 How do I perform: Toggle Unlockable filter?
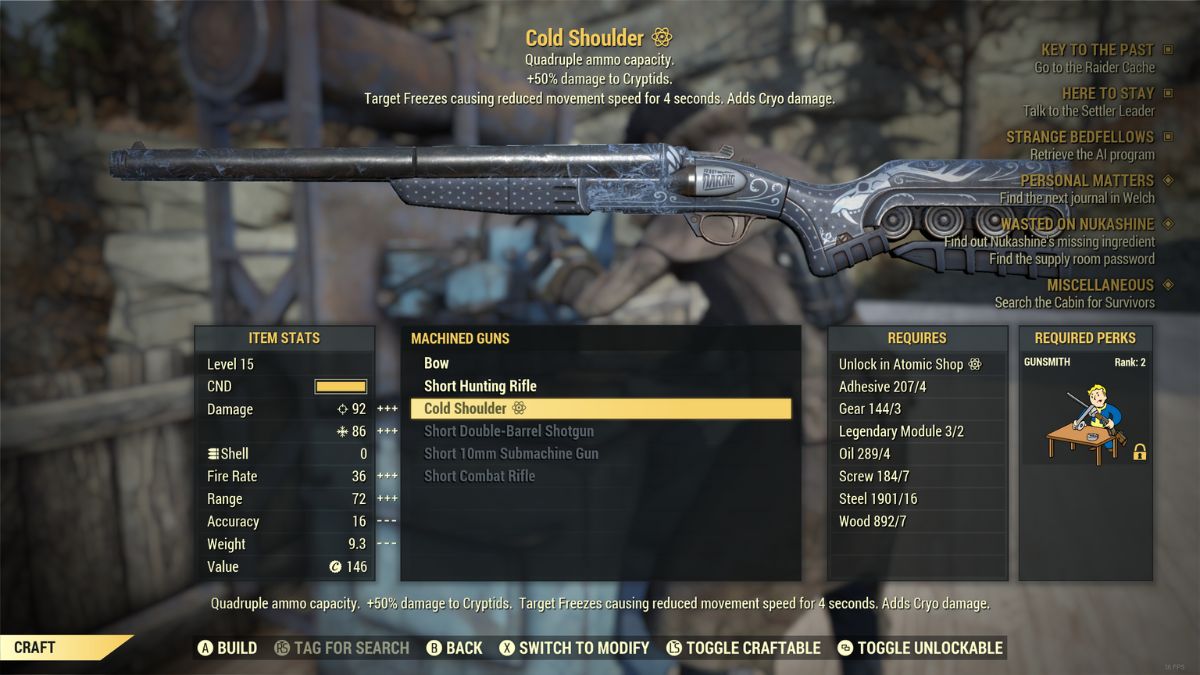click(x=920, y=648)
